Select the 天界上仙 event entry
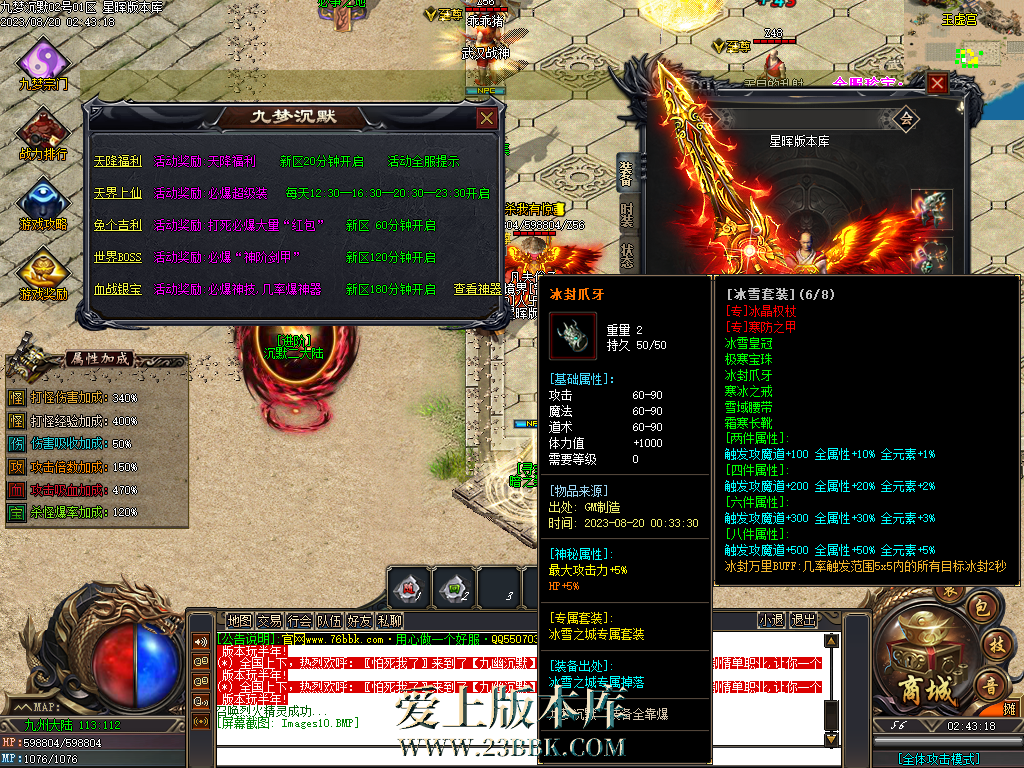This screenshot has height=768, width=1024. pos(118,193)
